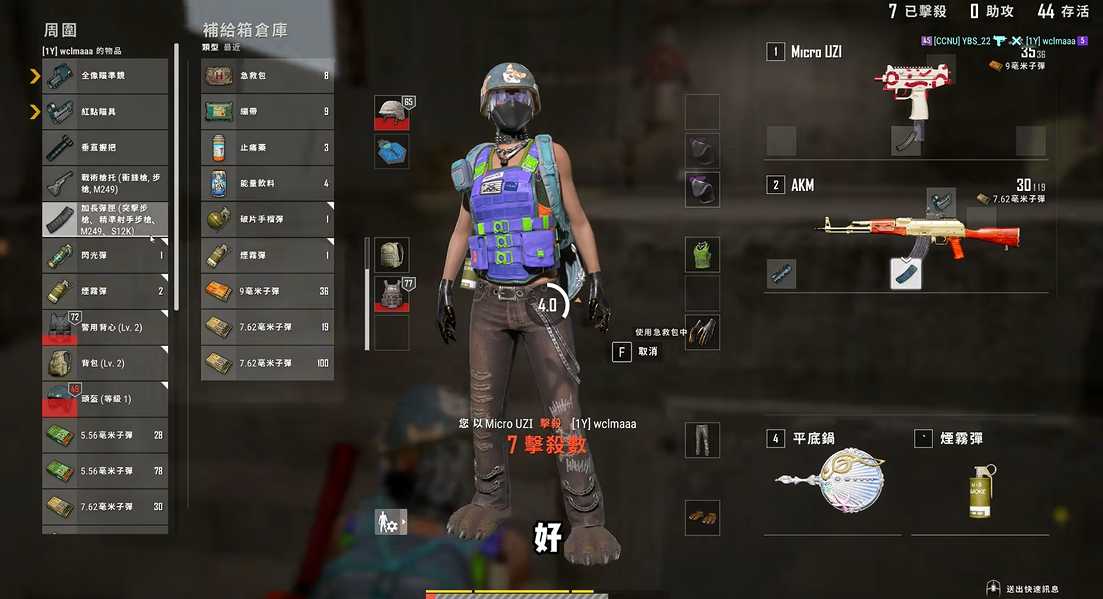
Task: Select the 警用背心 Lv. 2 vest row
Action: coord(105,328)
